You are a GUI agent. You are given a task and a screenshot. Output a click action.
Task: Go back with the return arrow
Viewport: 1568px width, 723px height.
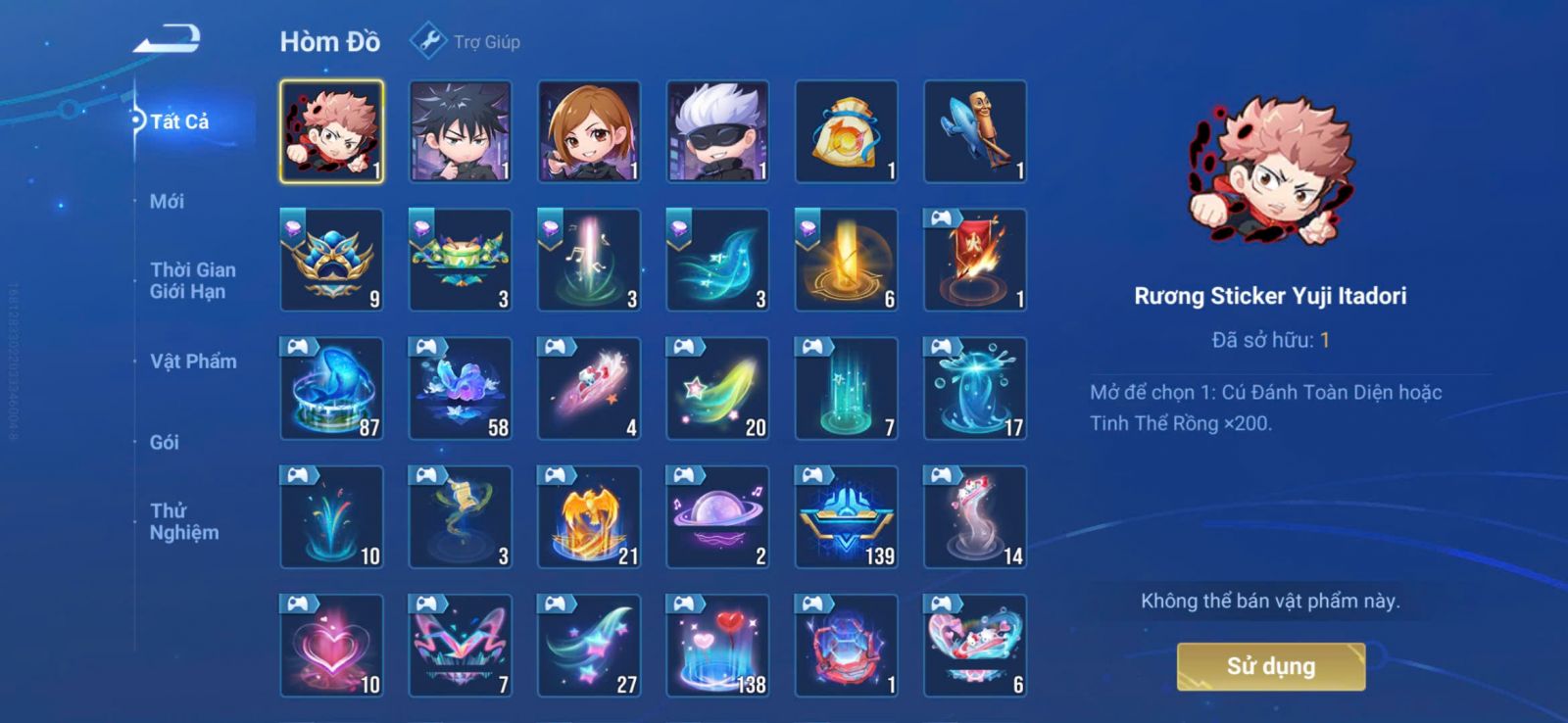168,41
